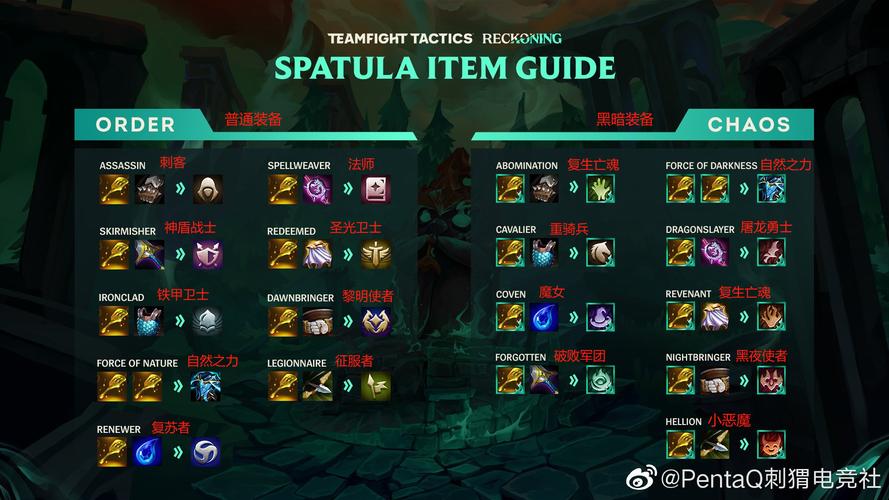Select the Nightbringer emblem result icon
This screenshot has width=889, height=500.
click(771, 380)
